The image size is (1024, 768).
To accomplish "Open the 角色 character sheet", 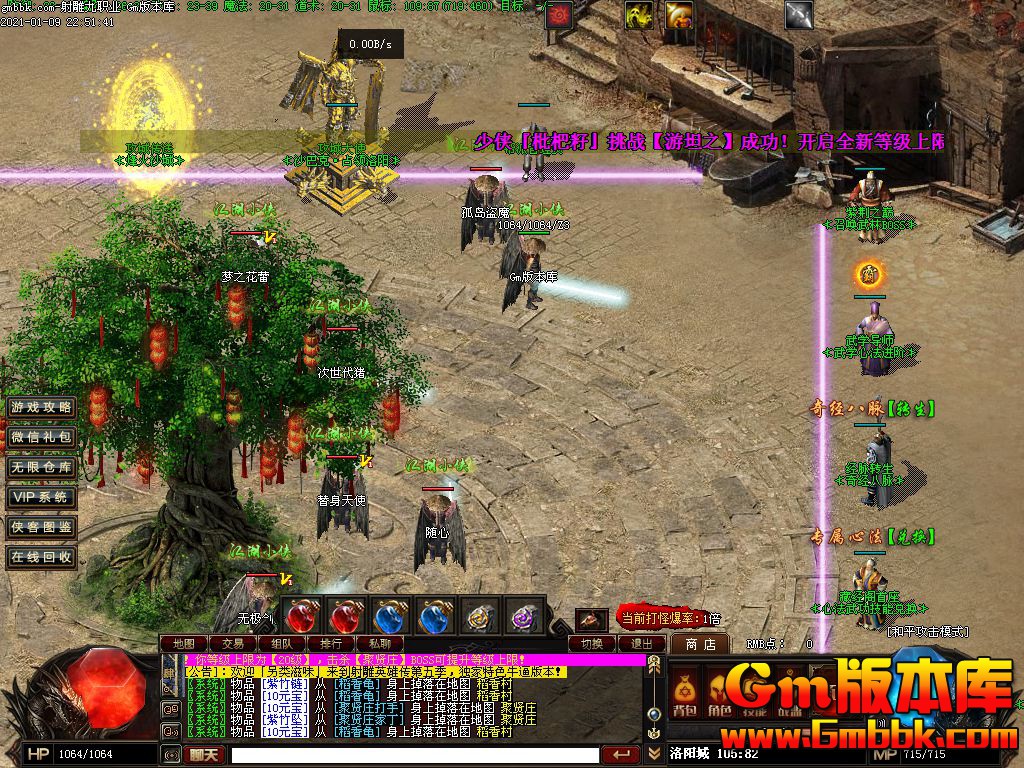I will click(720, 694).
